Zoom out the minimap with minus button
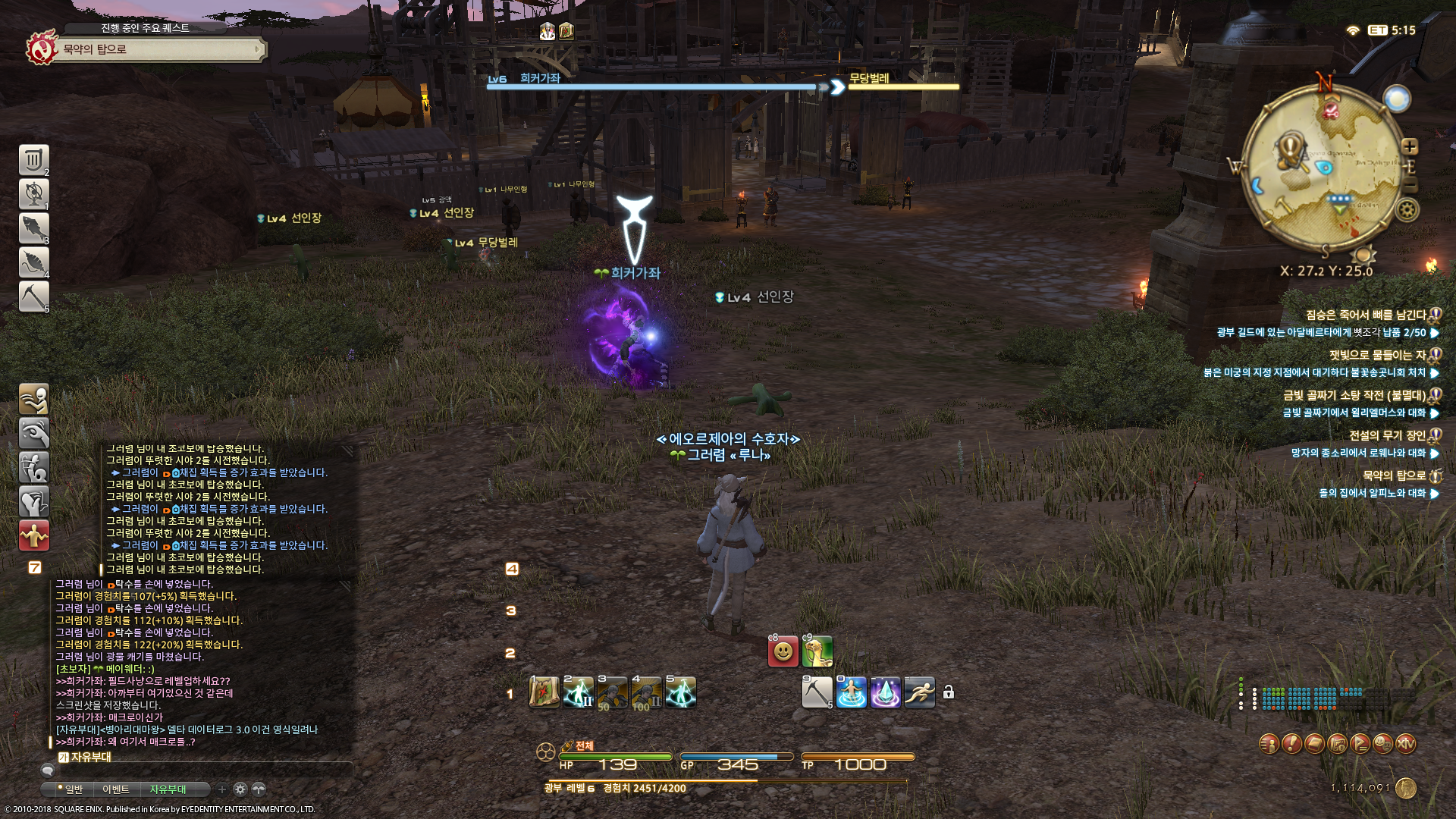Screen dimensions: 1456x819 pos(1410,185)
